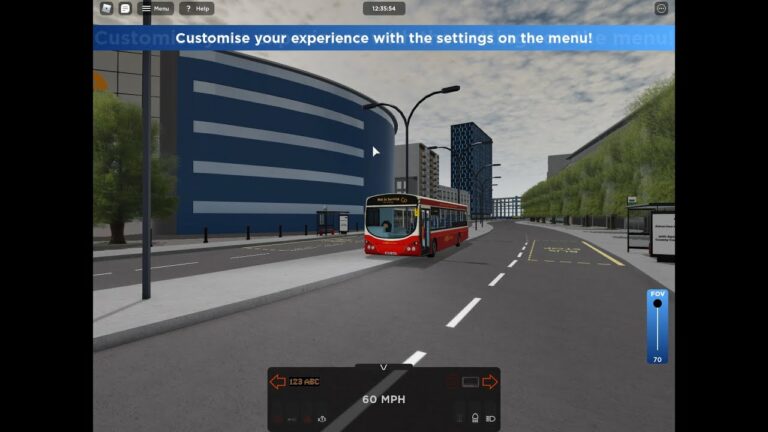Image resolution: width=768 pixels, height=432 pixels.
Task: Click the 123 ABC destination display
Action: 304,381
